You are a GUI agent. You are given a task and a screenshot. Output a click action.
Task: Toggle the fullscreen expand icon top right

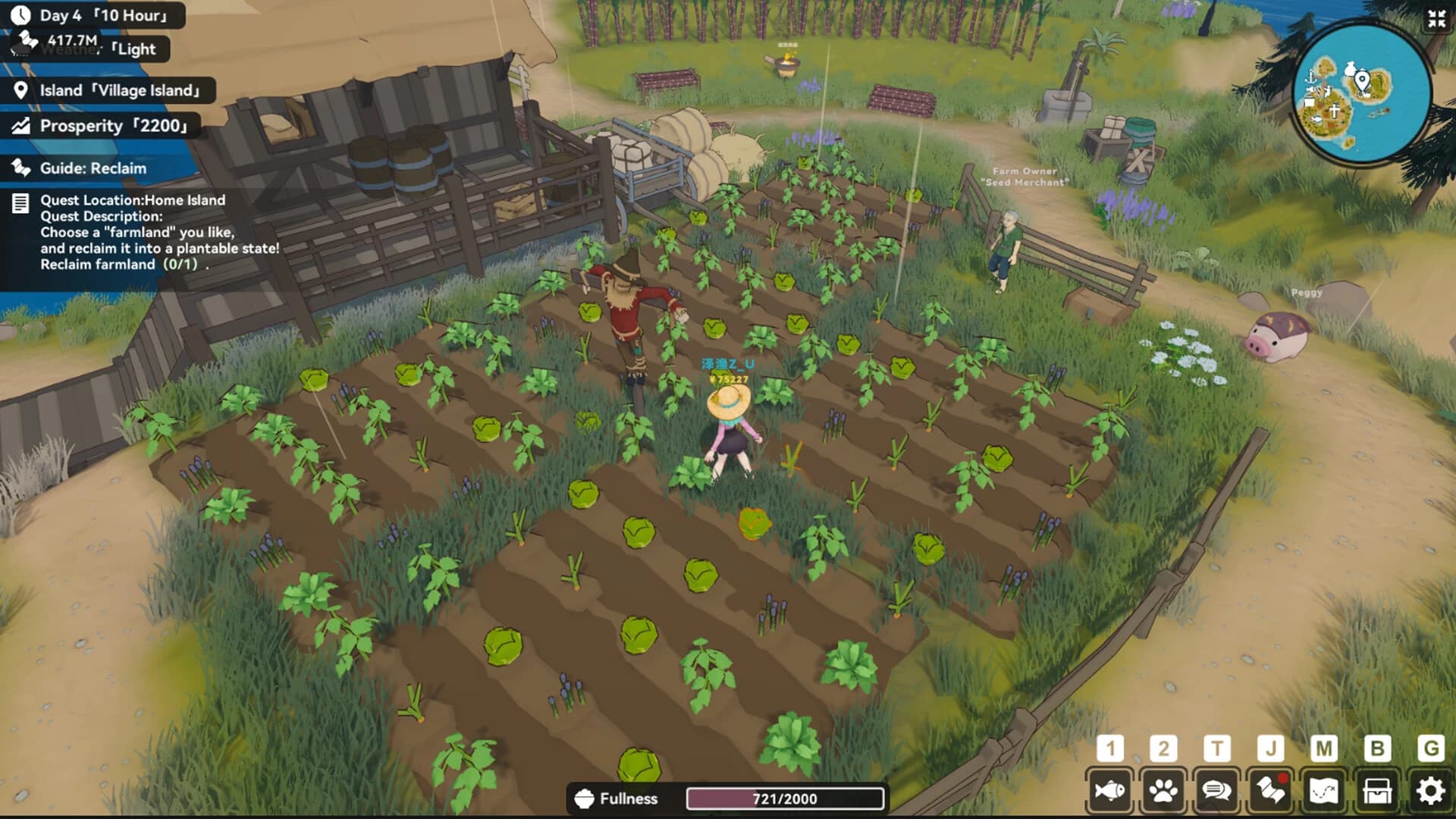pos(1435,20)
